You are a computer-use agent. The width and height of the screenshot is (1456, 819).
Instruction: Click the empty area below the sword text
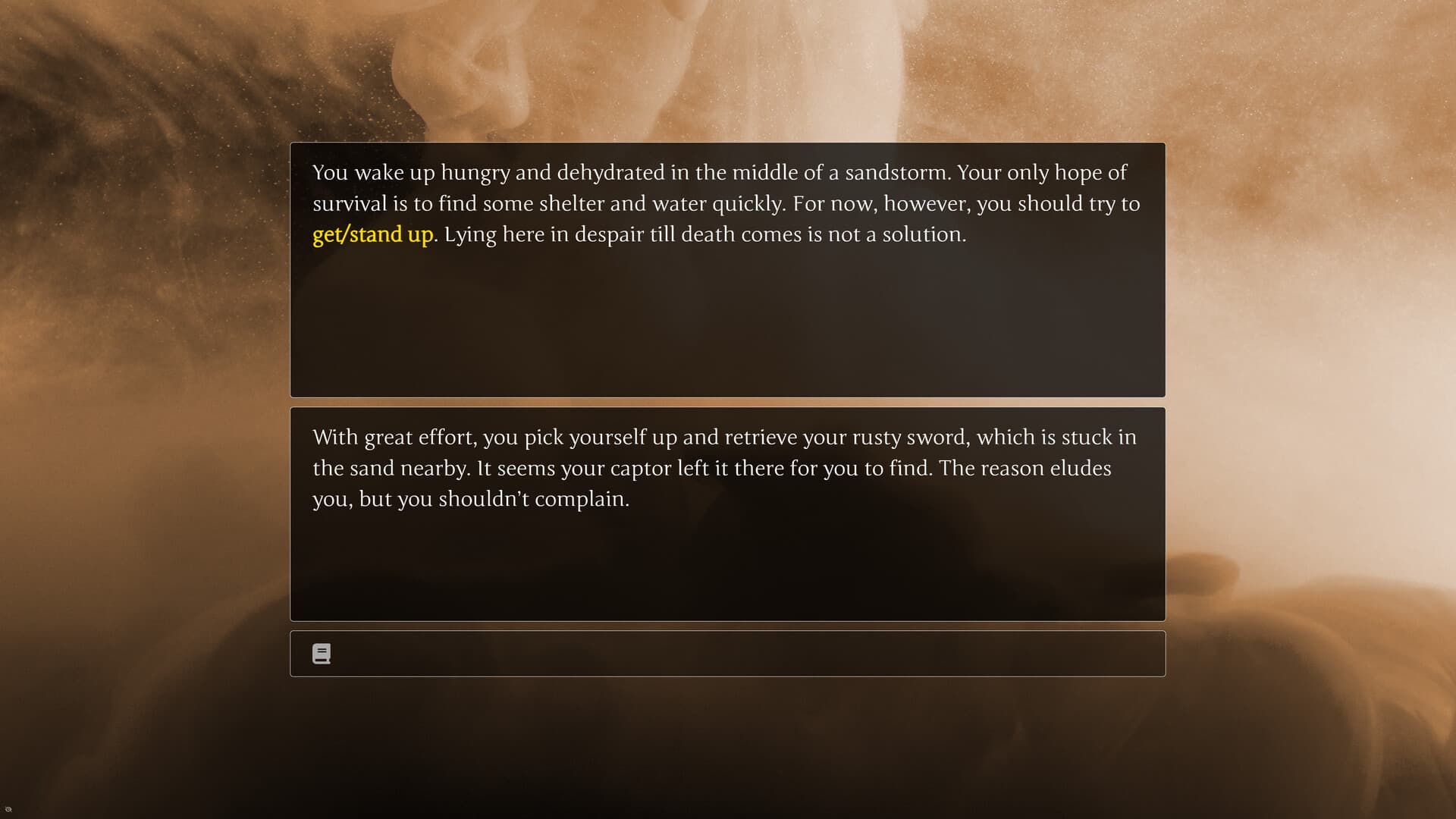728,561
